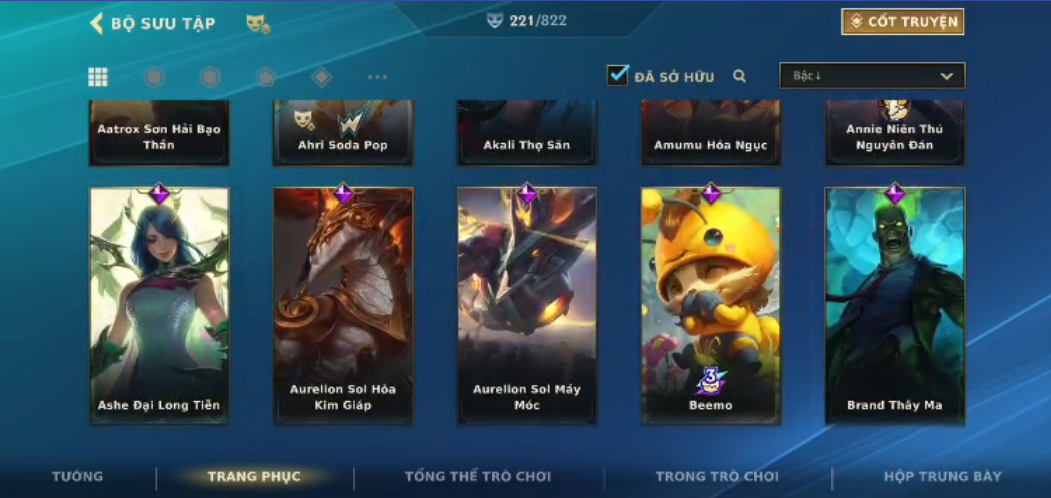1051x498 pixels.
Task: Go back from Bộ Sưu Tập
Action: click(x=97, y=23)
